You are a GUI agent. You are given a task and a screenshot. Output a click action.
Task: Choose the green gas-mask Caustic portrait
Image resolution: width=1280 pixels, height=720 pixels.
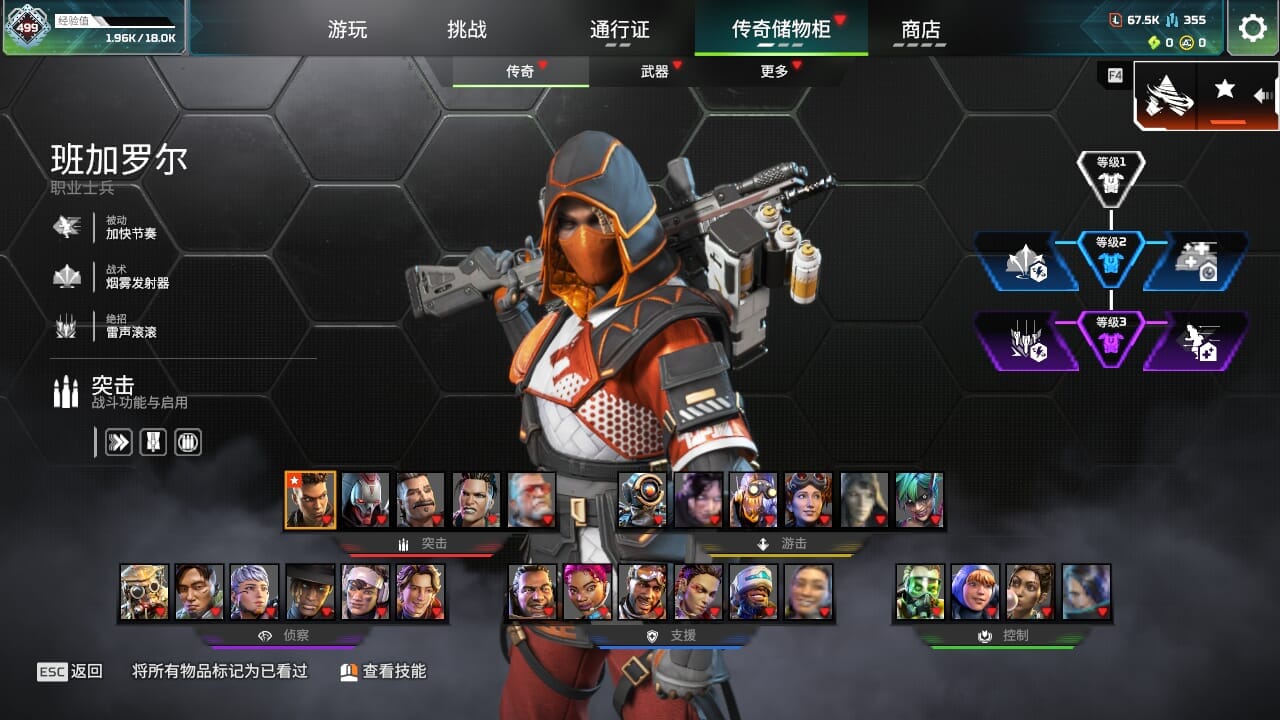click(920, 592)
